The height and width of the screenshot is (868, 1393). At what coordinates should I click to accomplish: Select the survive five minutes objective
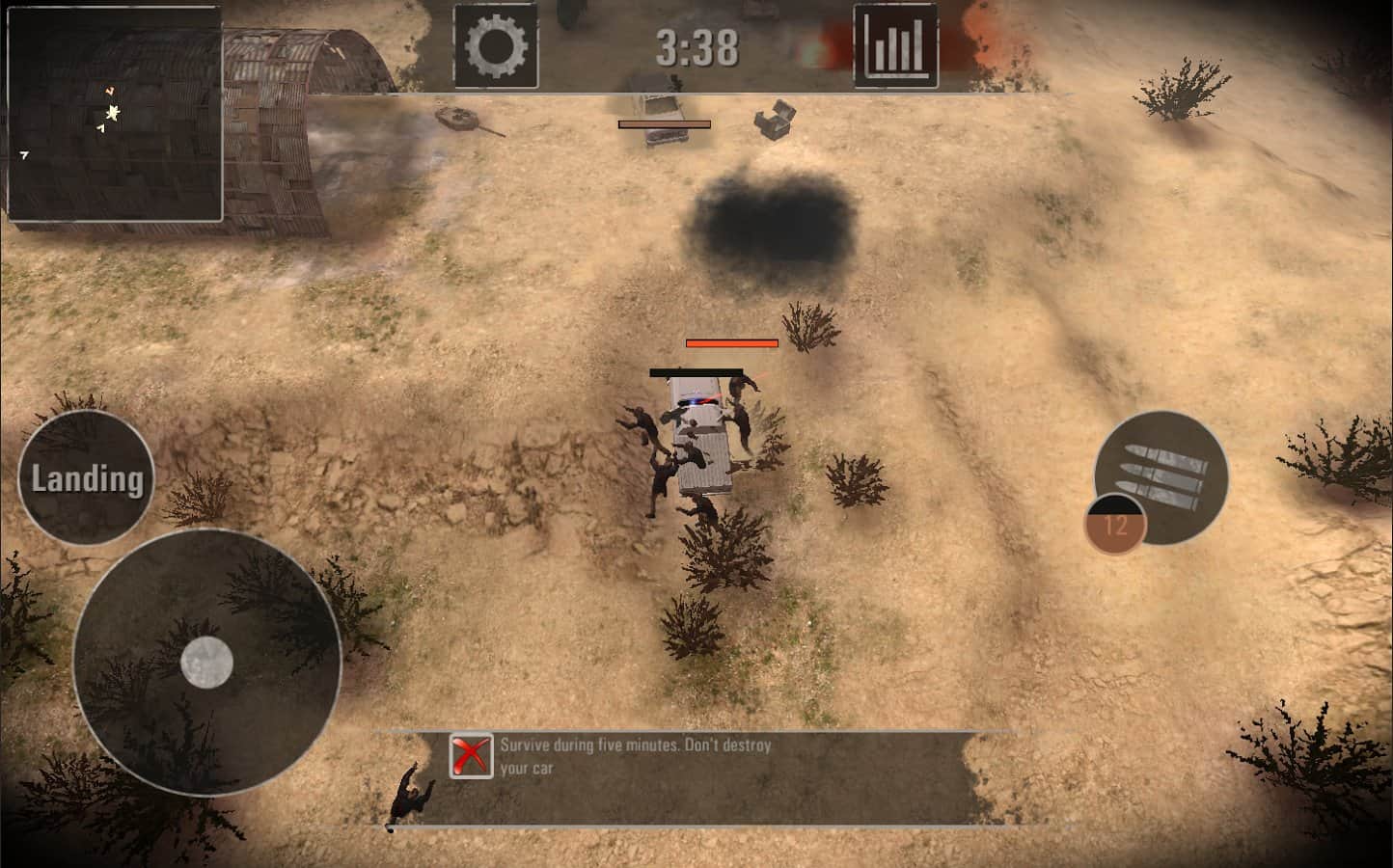[x=635, y=756]
